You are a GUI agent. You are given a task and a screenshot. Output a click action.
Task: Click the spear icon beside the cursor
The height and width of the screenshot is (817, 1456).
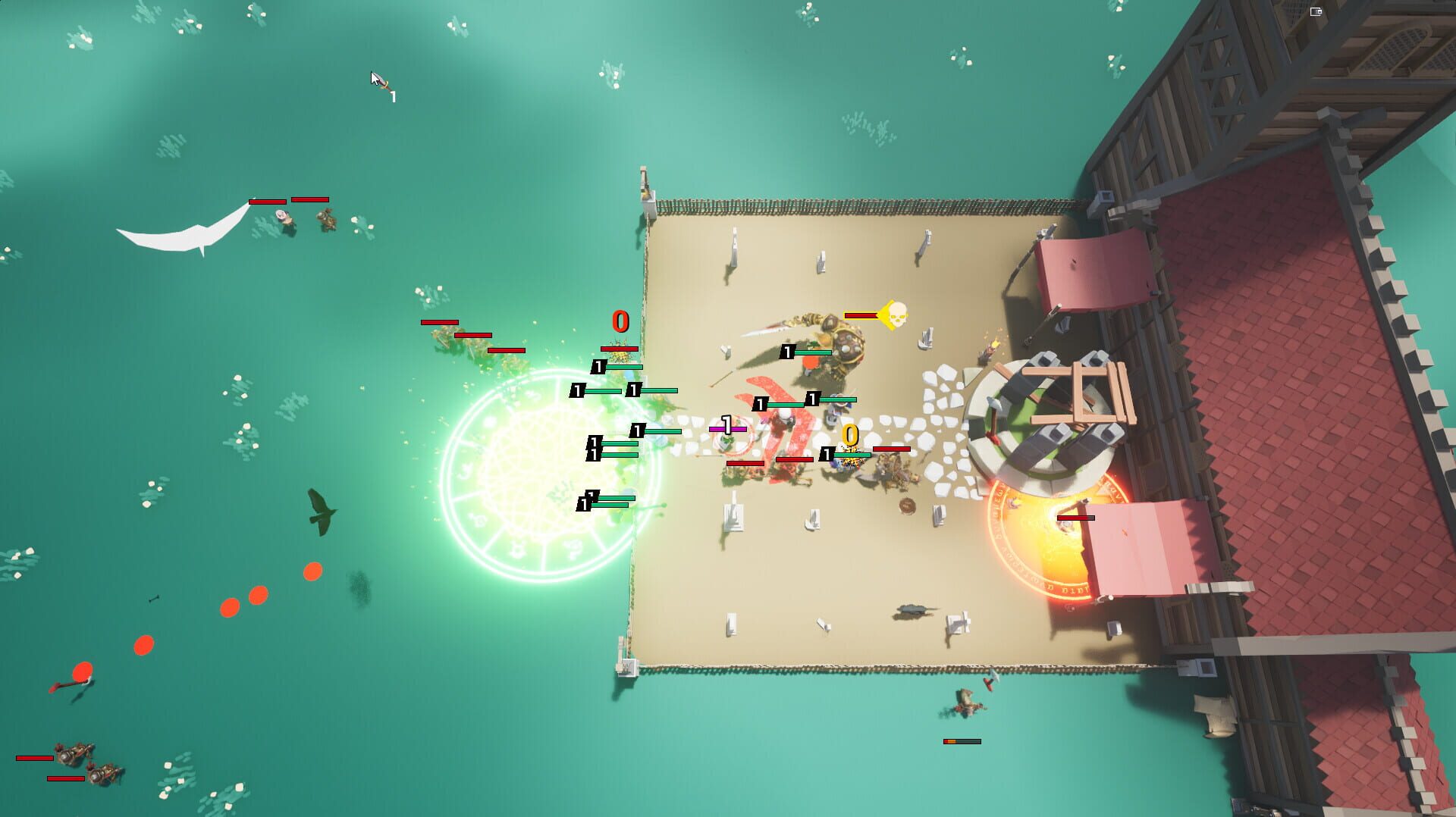click(x=381, y=82)
